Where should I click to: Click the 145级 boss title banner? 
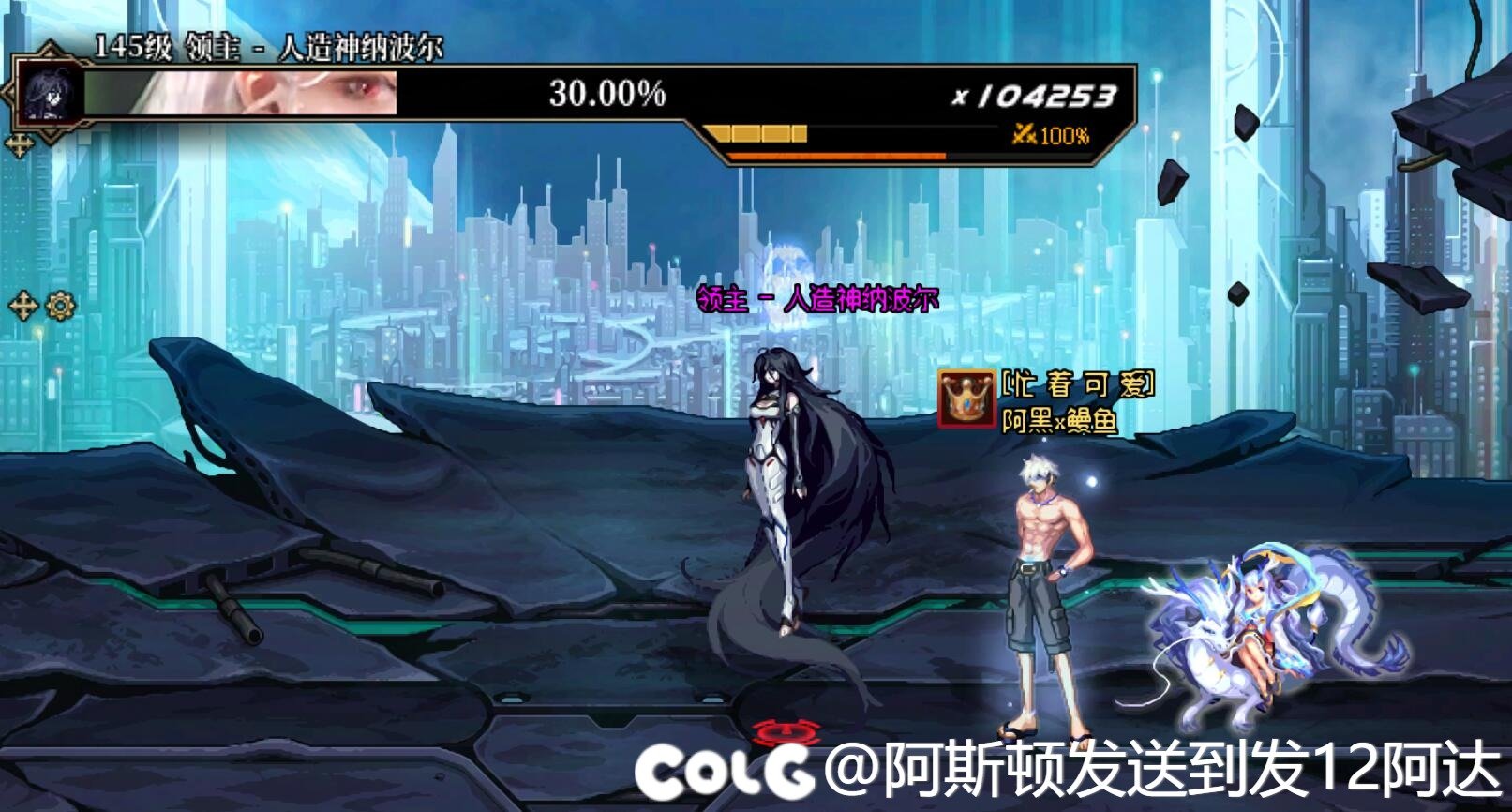pyautogui.click(x=253, y=45)
